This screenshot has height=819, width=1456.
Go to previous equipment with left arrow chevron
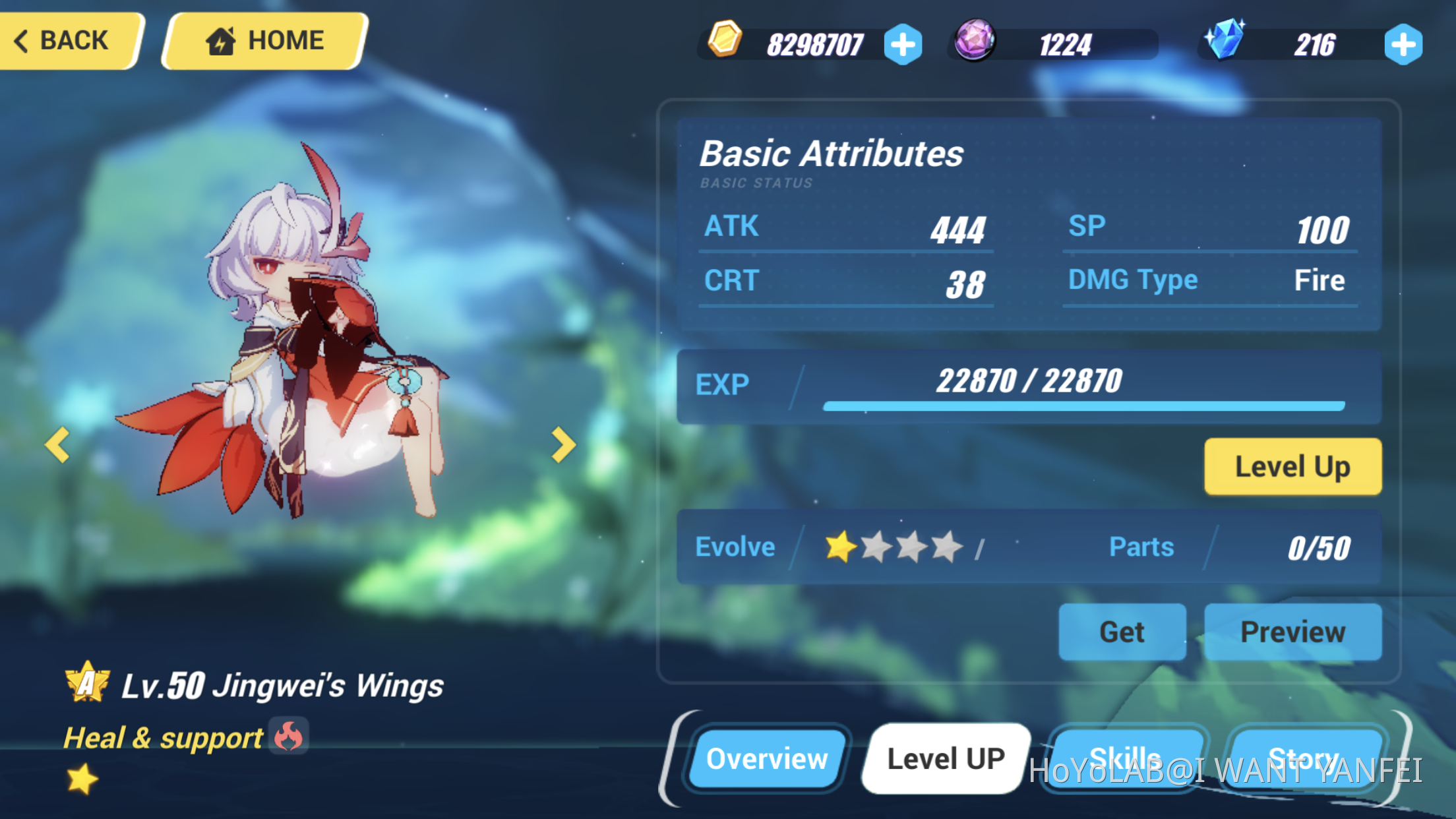58,446
